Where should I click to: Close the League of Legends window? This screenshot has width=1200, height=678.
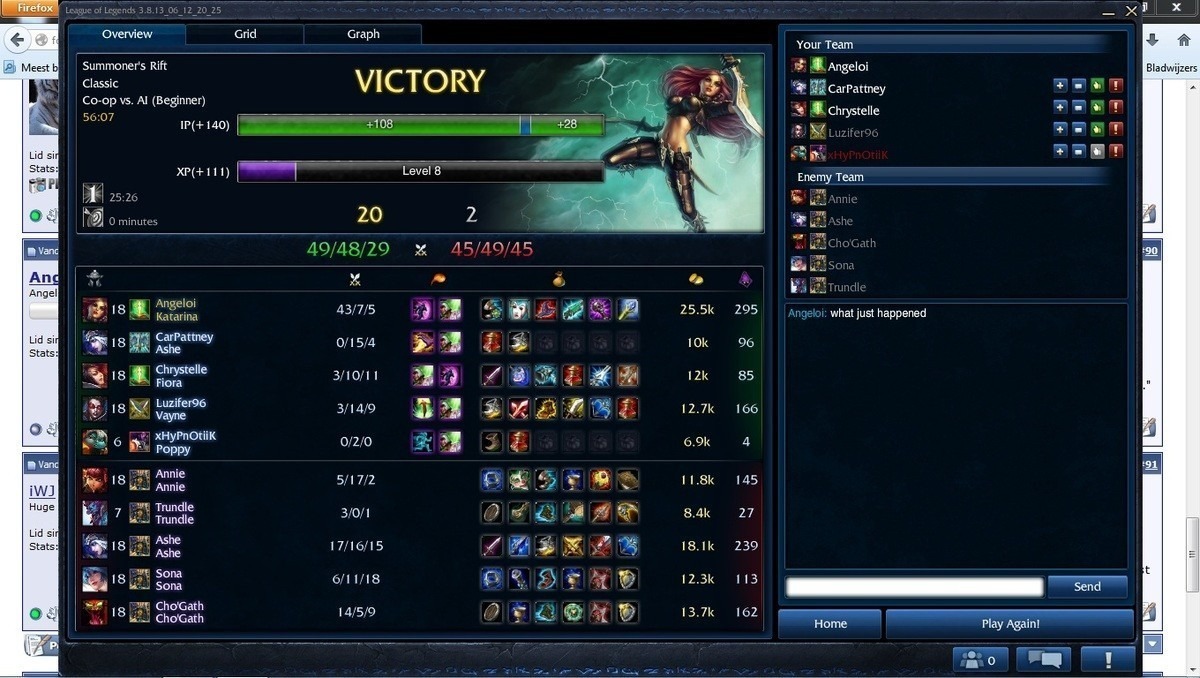click(1131, 11)
